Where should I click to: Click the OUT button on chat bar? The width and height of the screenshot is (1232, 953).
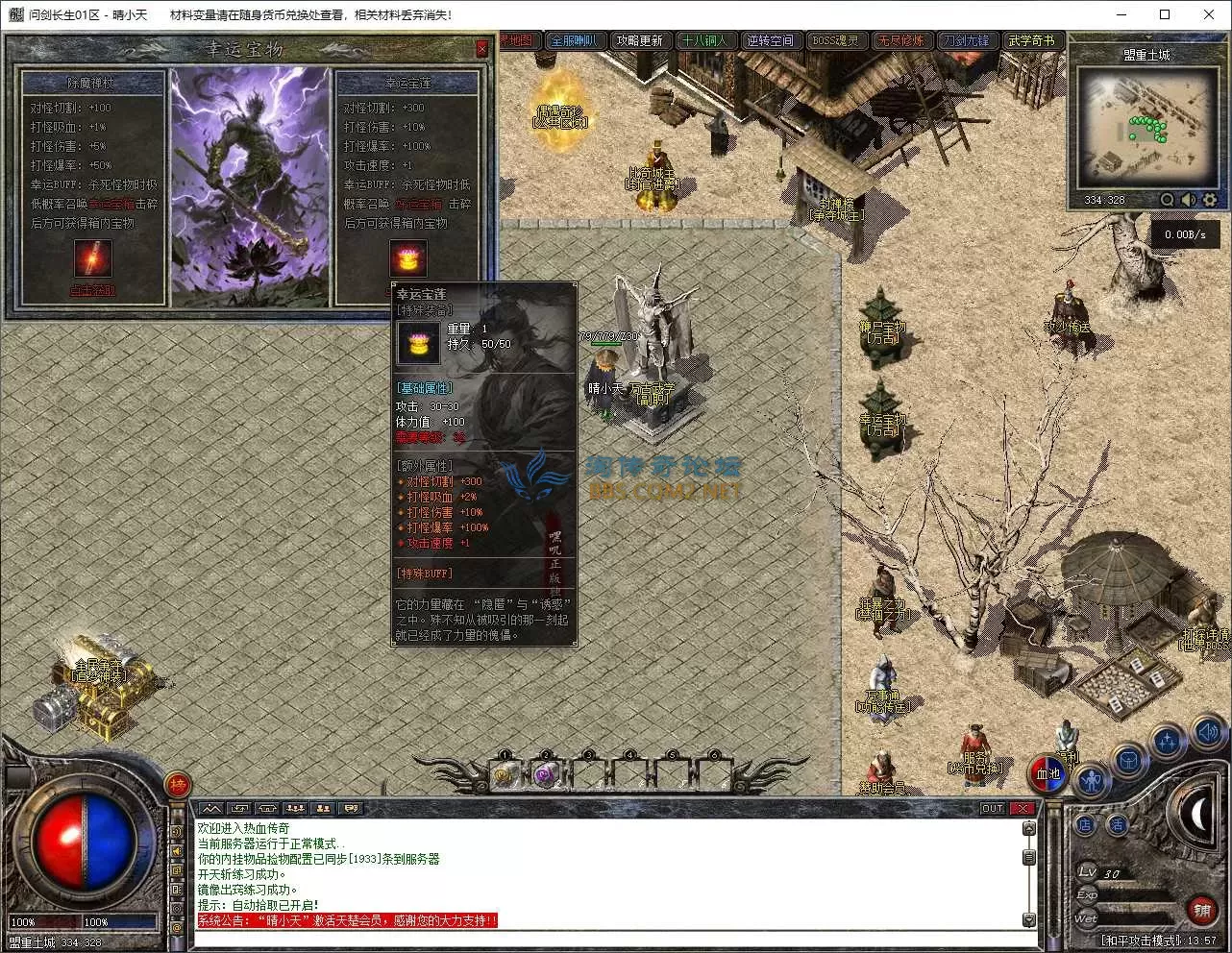click(x=993, y=808)
